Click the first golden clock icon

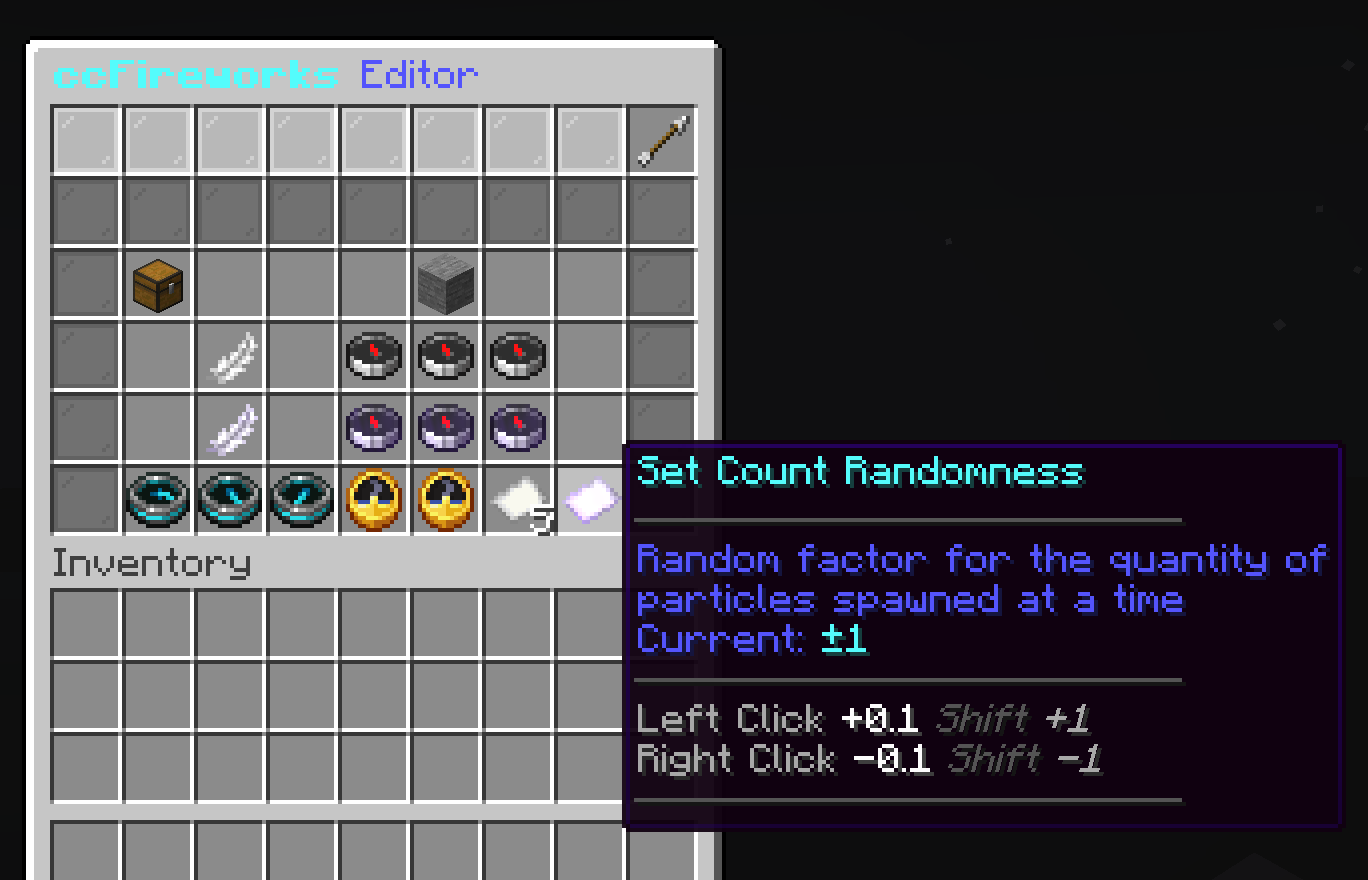tap(374, 500)
